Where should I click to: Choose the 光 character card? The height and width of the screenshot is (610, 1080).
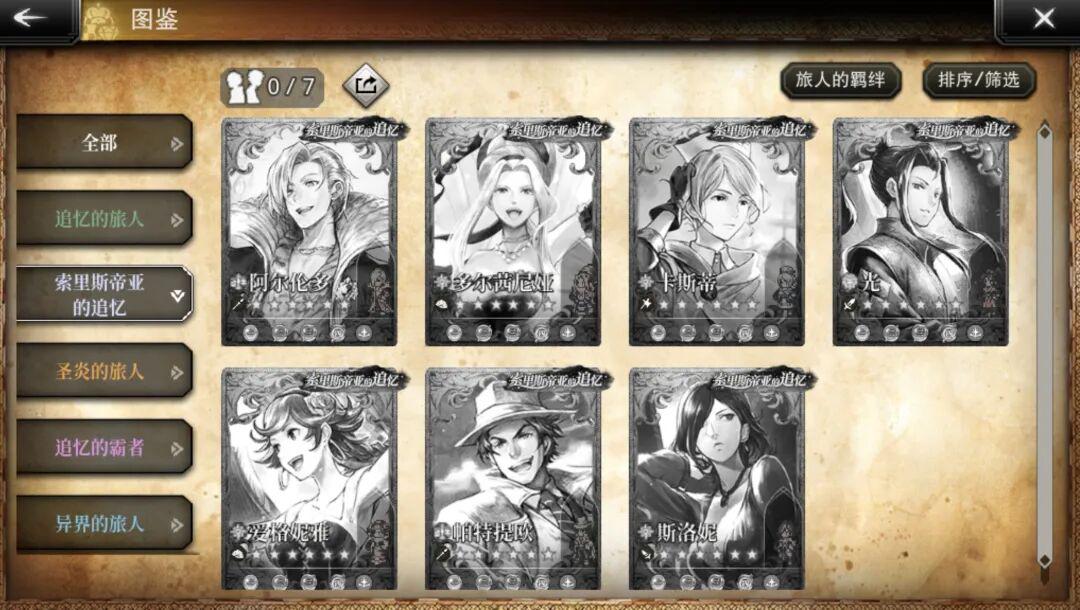921,232
